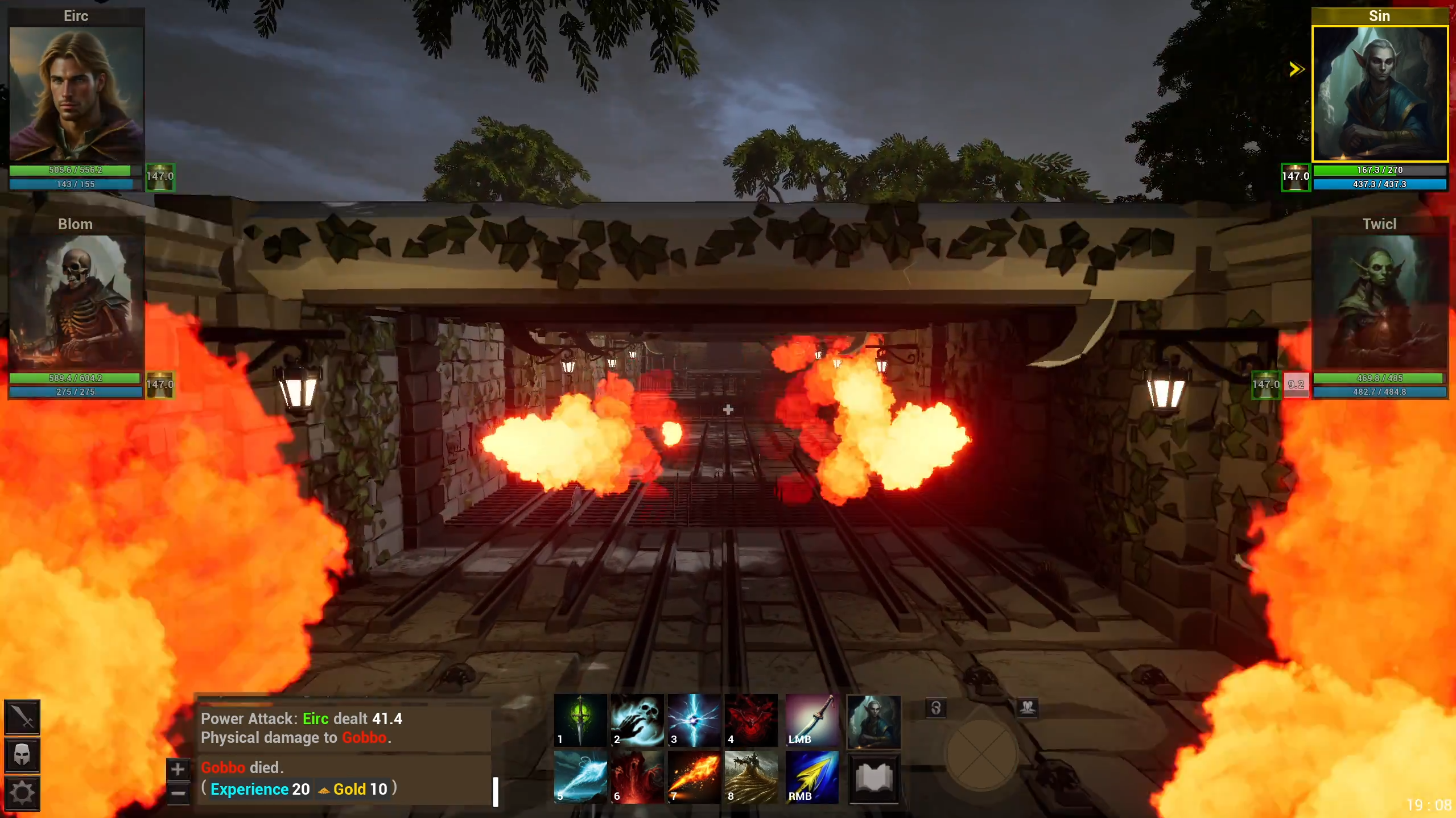
Task: Click Blom's green health bar
Action: pyautogui.click(x=76, y=378)
